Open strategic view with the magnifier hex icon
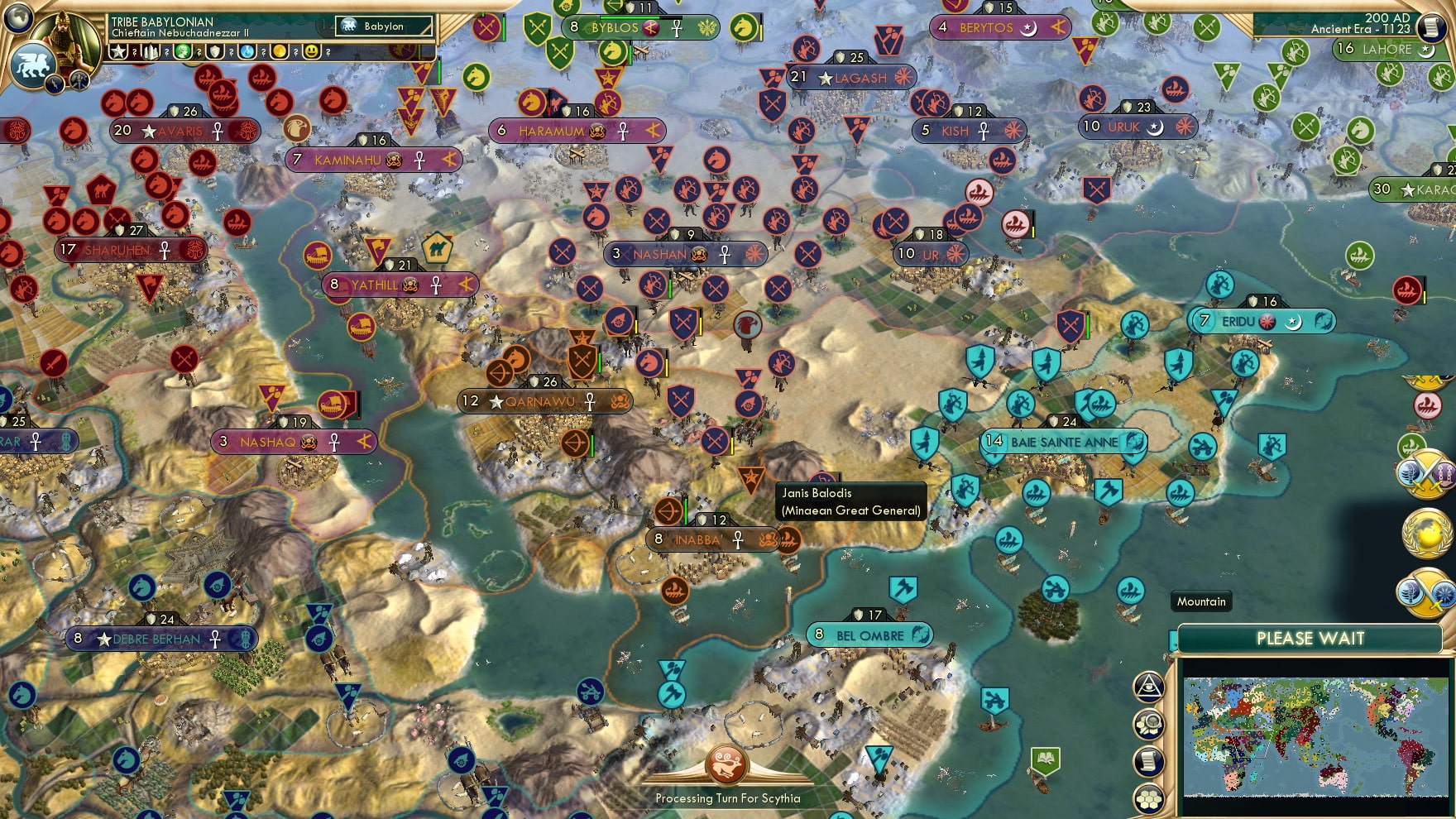 (1151, 726)
